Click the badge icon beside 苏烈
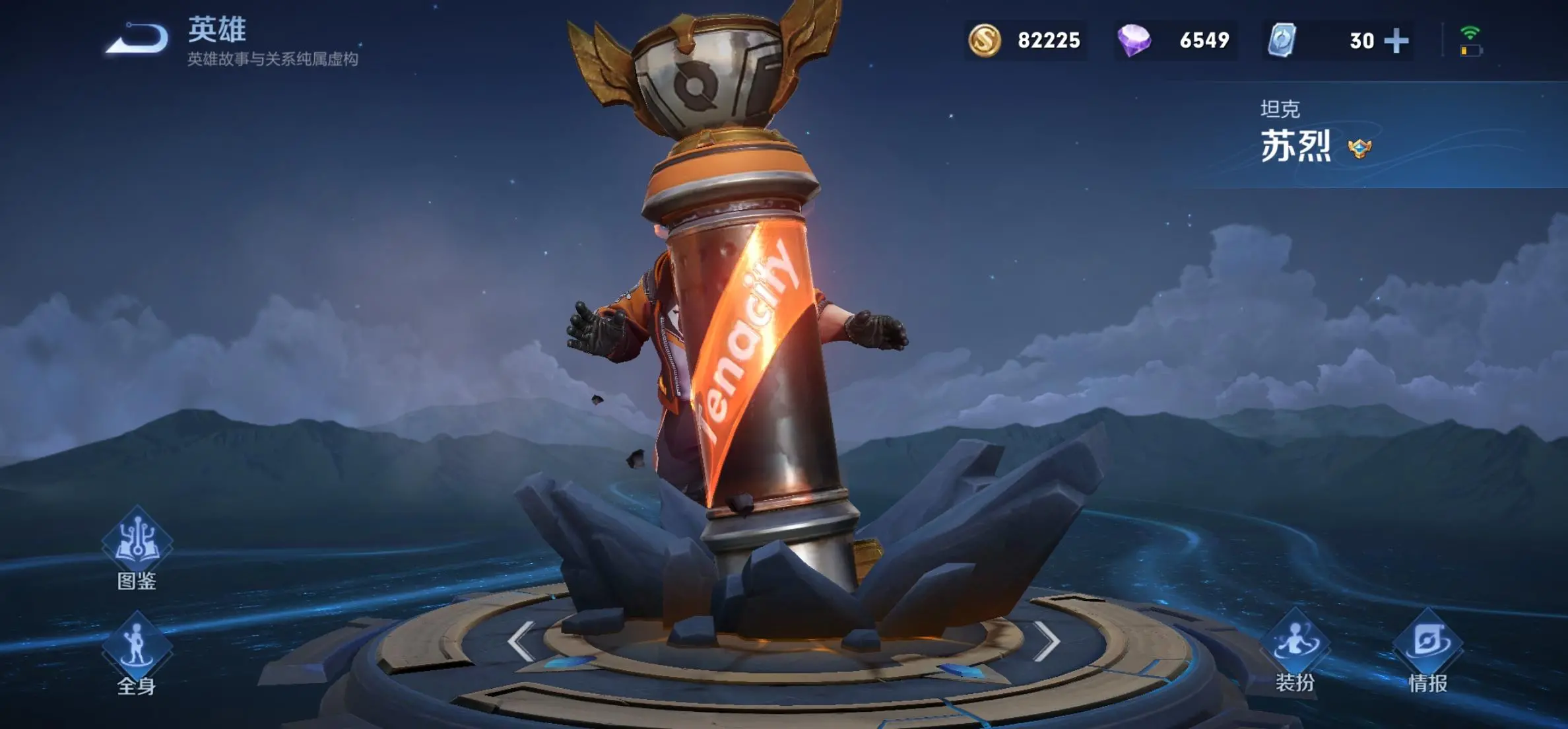 [x=1359, y=149]
